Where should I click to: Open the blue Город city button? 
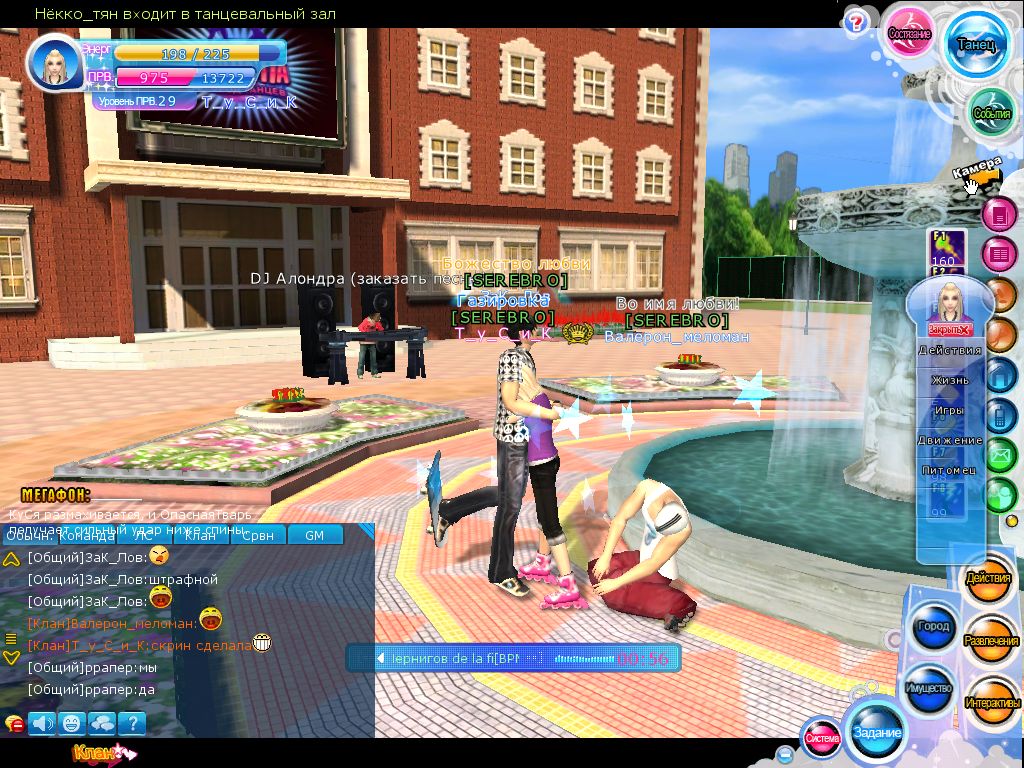coord(932,627)
